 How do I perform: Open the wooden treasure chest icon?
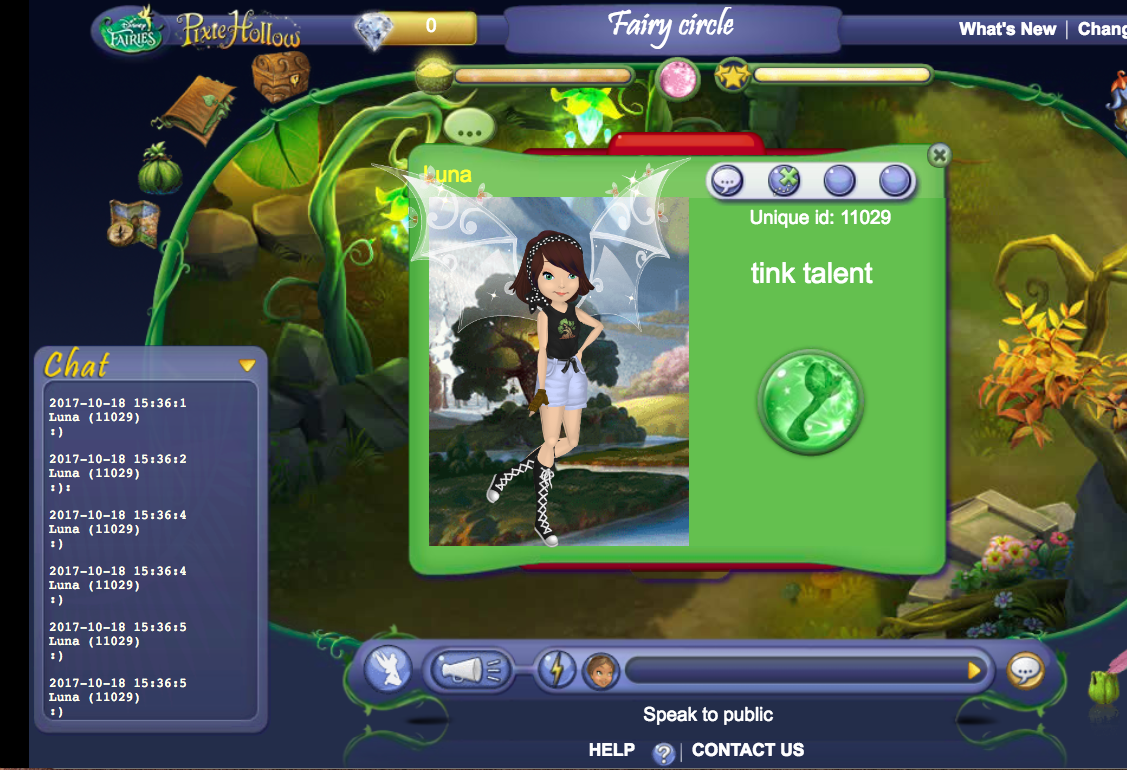[280, 76]
